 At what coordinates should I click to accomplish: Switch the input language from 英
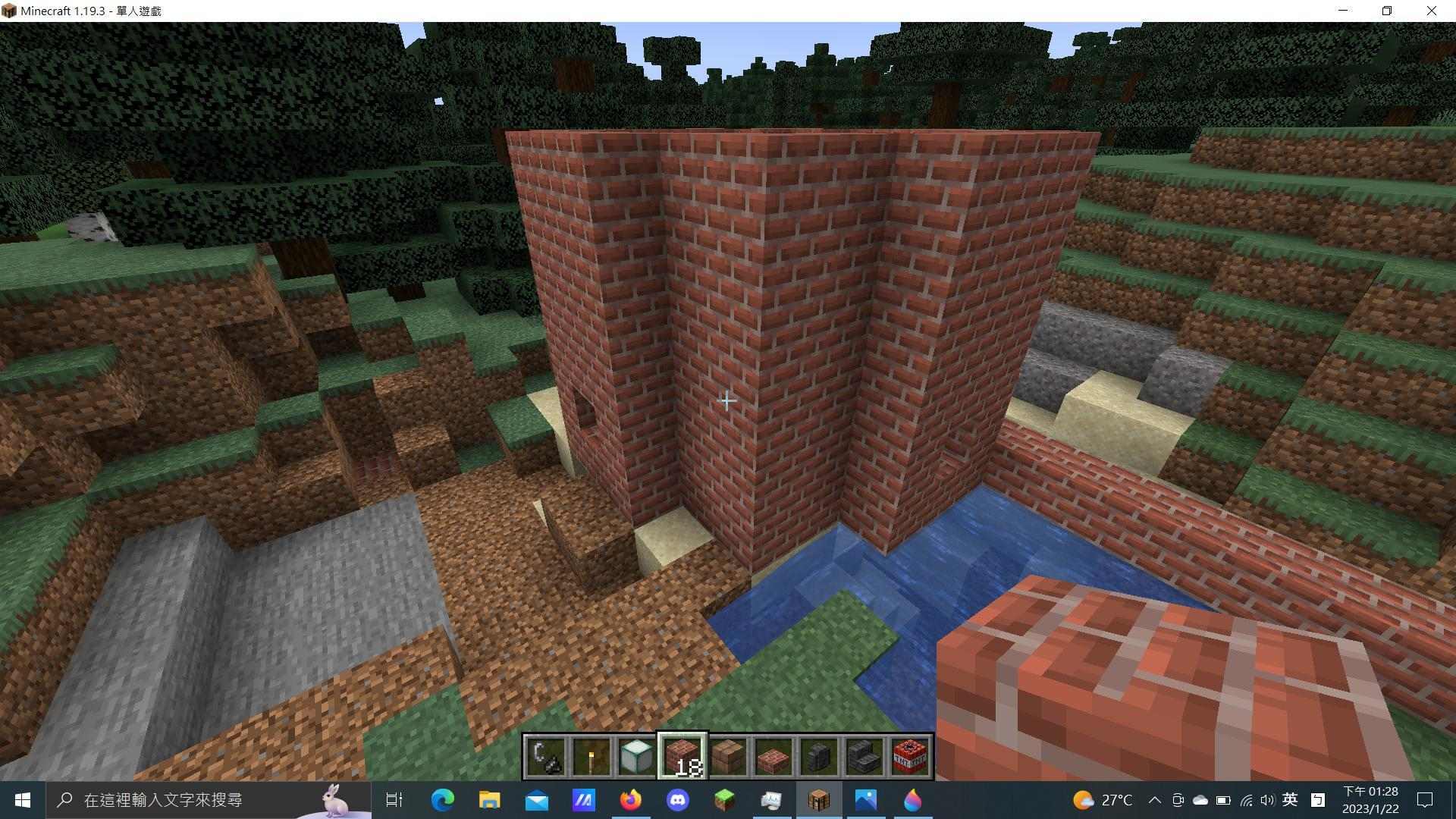click(x=1290, y=800)
